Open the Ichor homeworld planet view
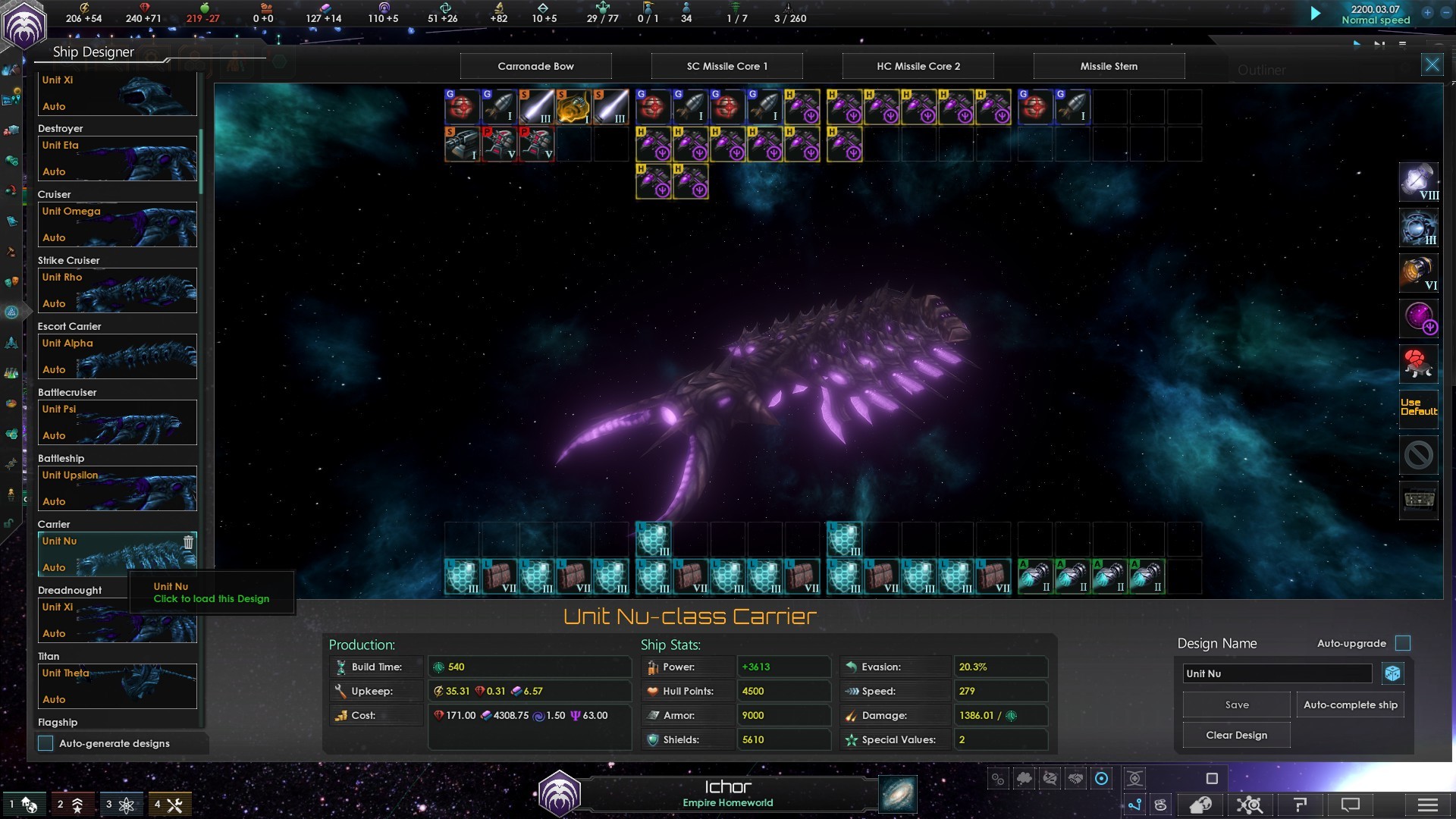1456x819 pixels. pos(726,793)
